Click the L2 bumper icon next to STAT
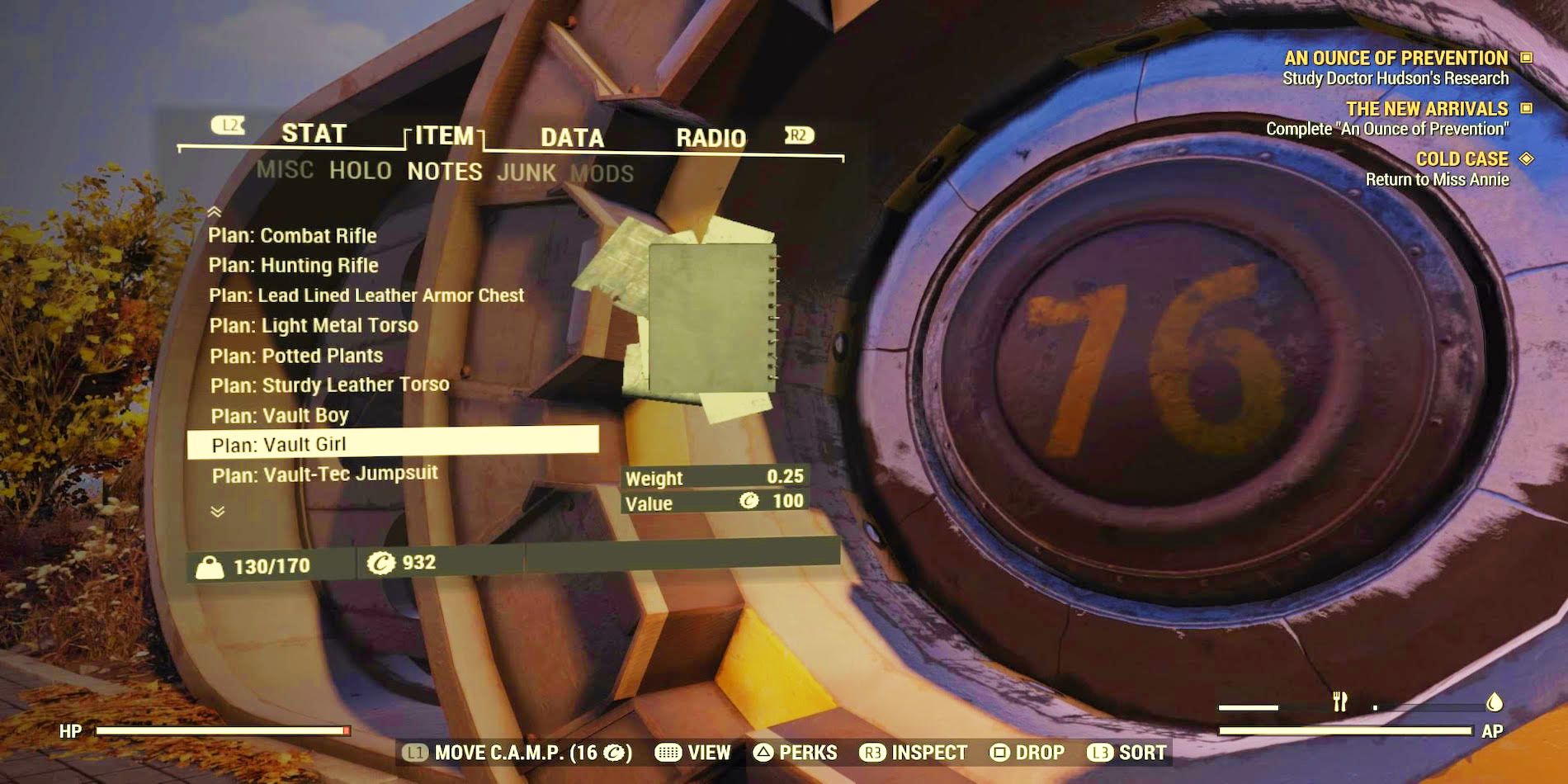This screenshot has height=784, width=1568. (x=228, y=125)
